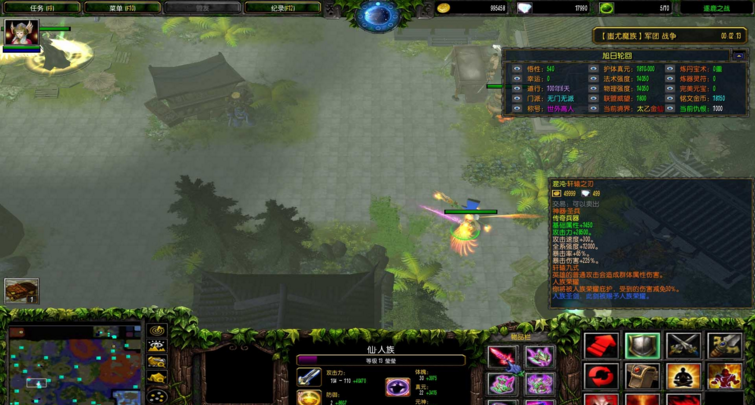Viewport: 755px width, 405px height.
Task: Select the purple item in top-right inventory slot
Action: [x=540, y=357]
